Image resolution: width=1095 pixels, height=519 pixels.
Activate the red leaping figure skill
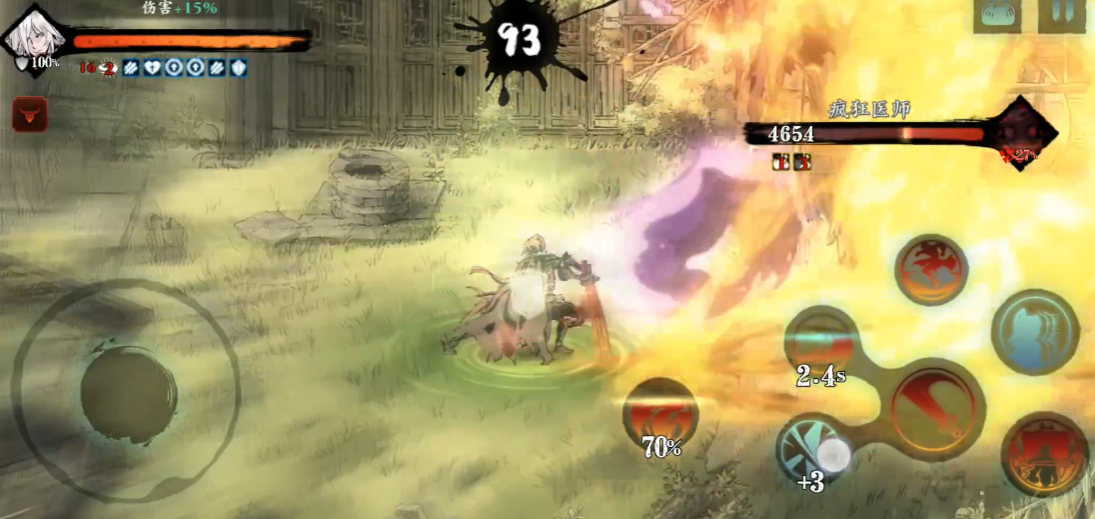click(x=931, y=269)
